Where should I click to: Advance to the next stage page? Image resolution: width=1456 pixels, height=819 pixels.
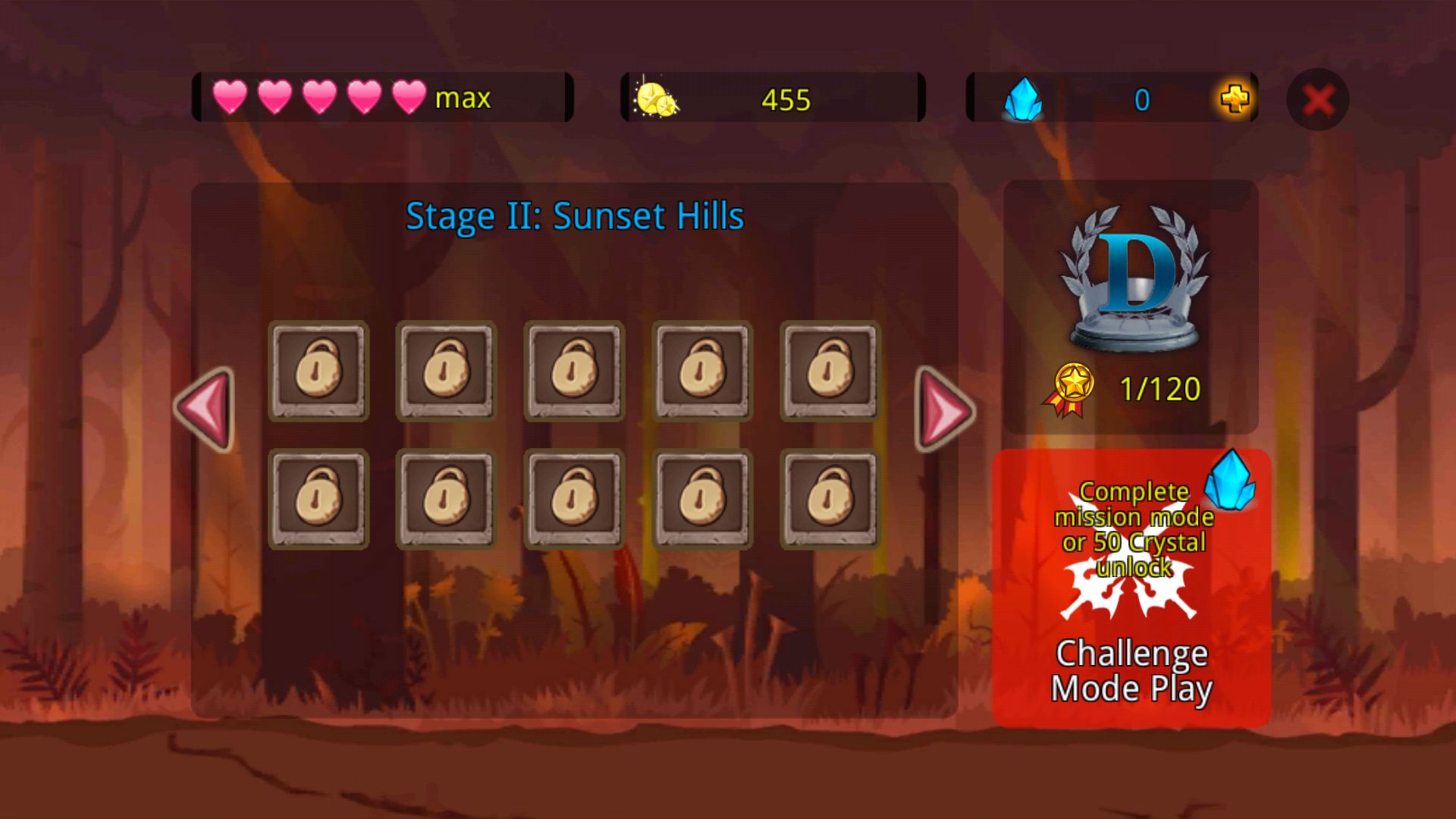tap(944, 409)
